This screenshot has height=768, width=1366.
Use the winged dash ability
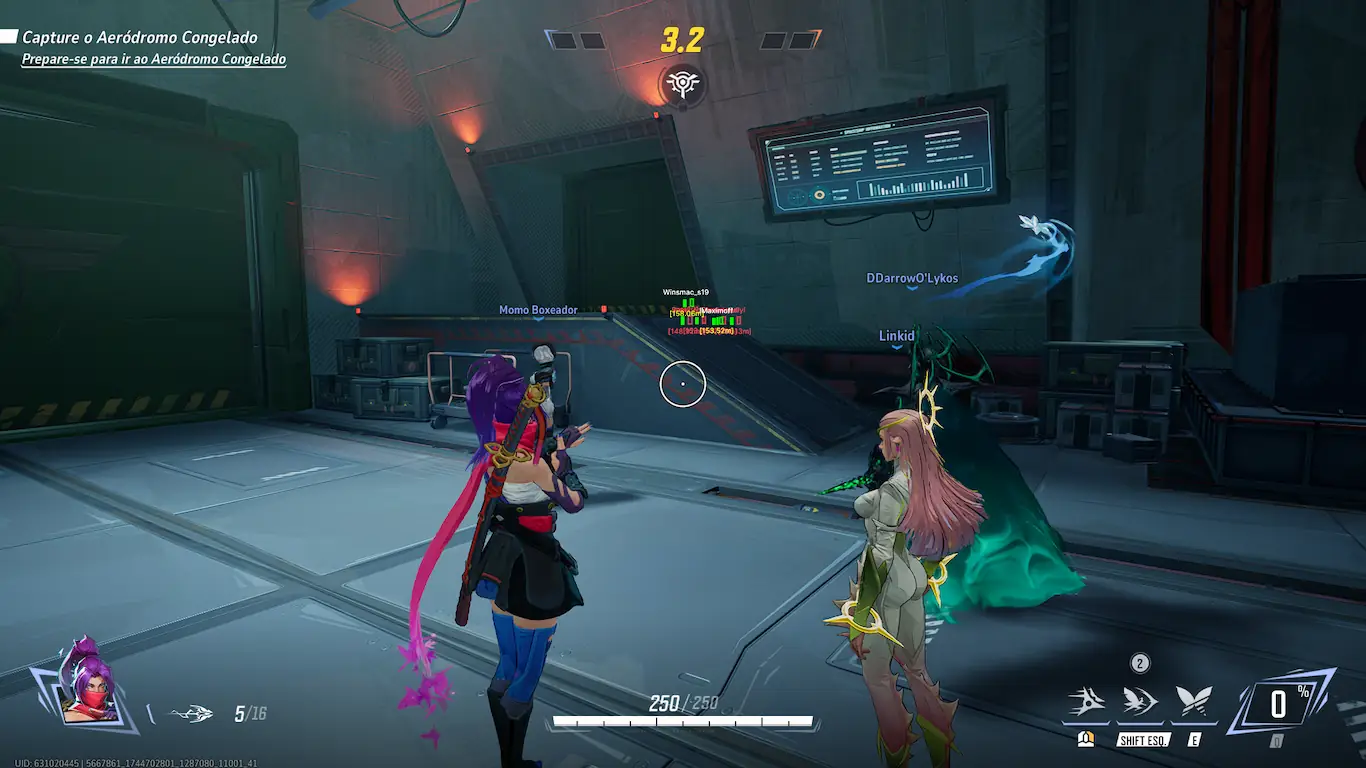coord(1140,702)
